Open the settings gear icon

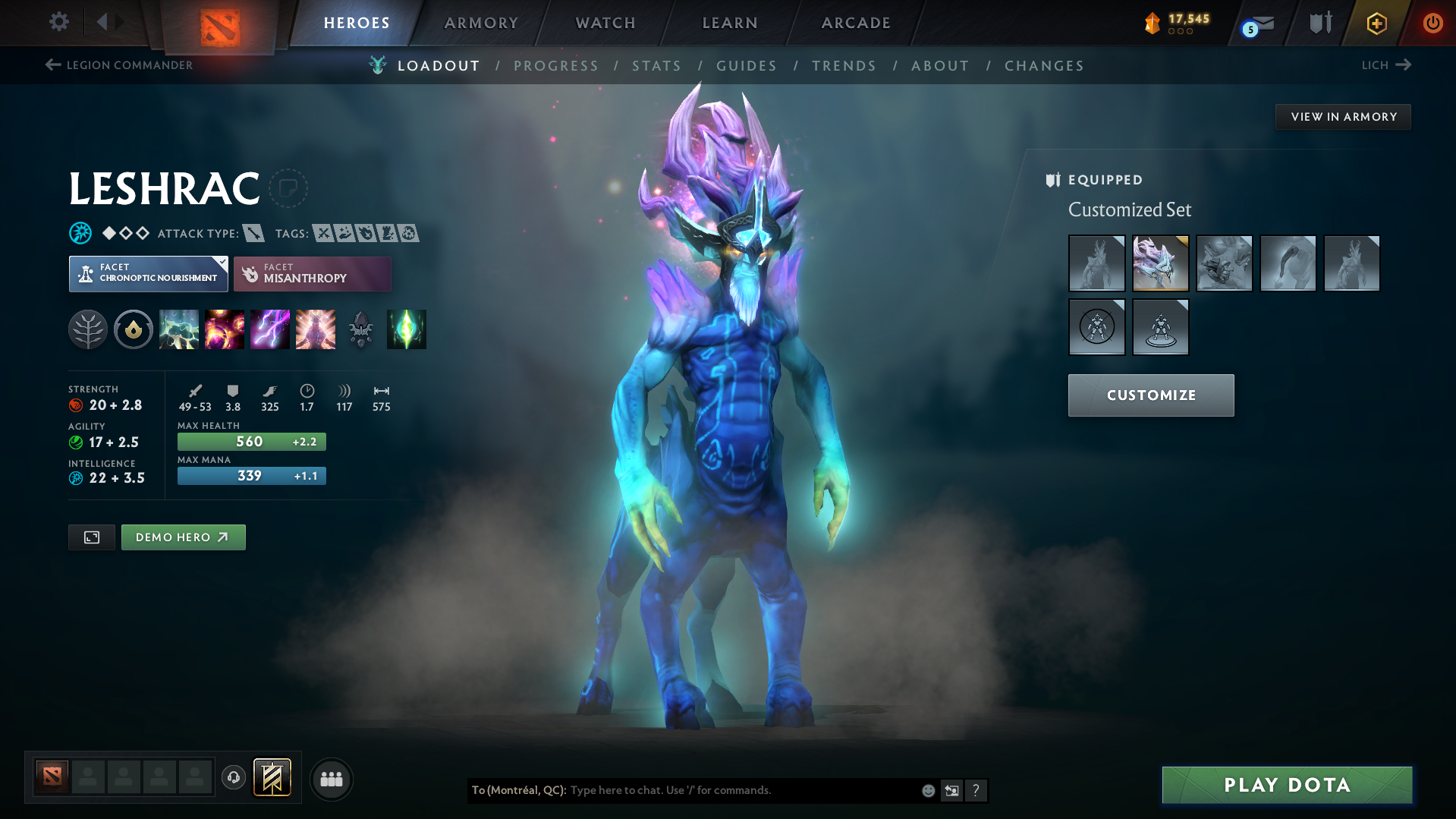coord(58,23)
